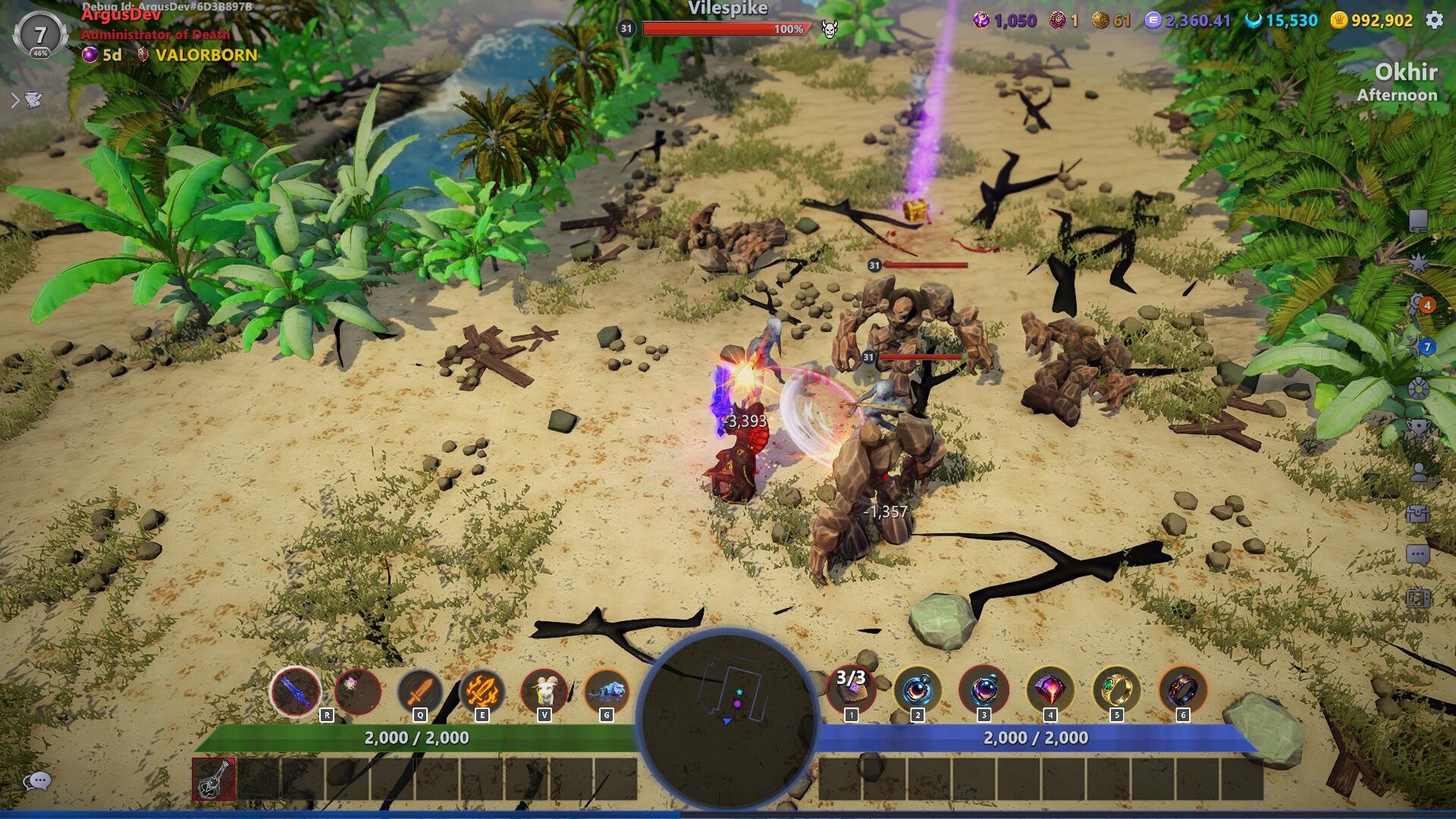Click the level 7 player portrait
The height and width of the screenshot is (819, 1456).
38,33
